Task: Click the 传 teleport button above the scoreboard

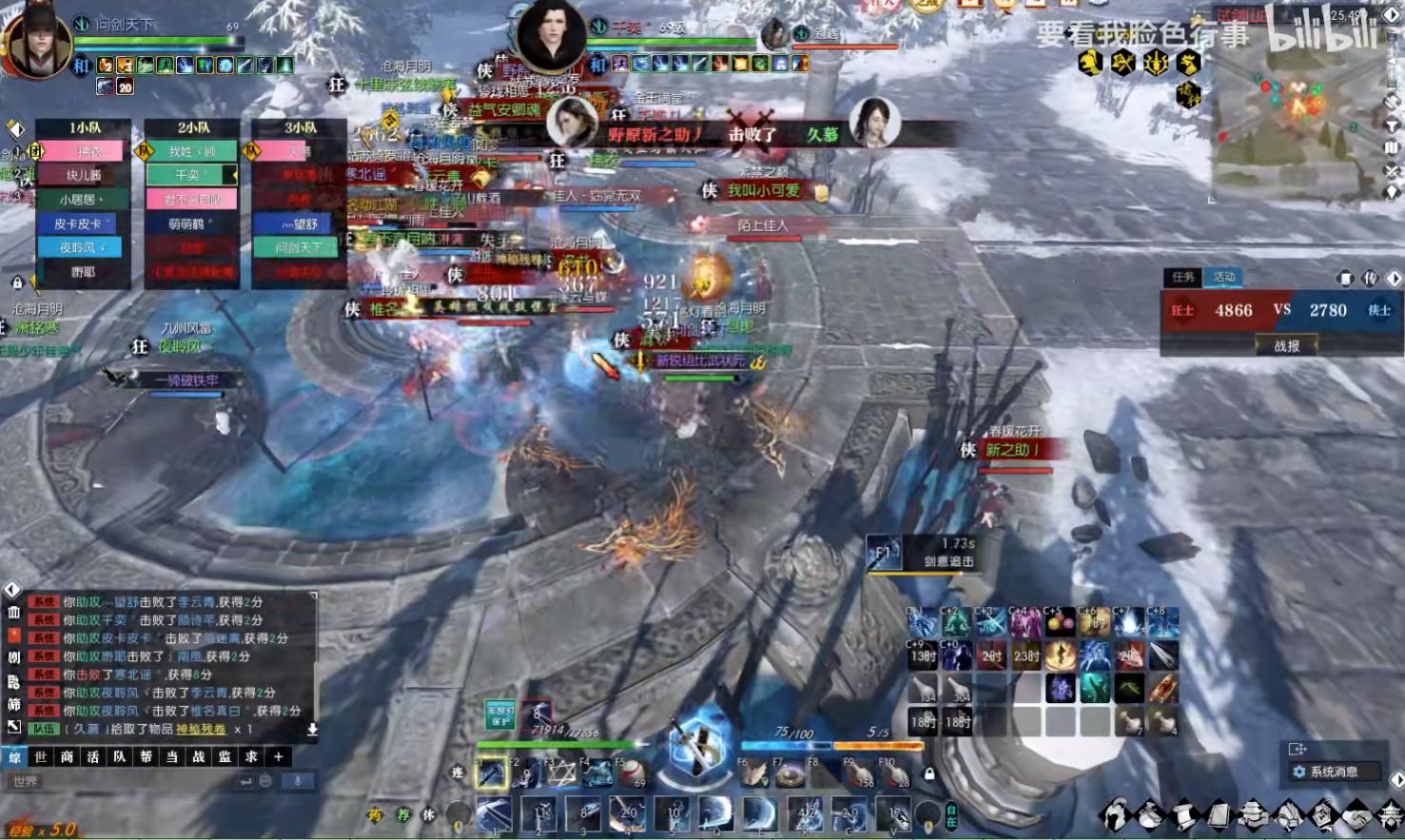Action: coord(1369,278)
